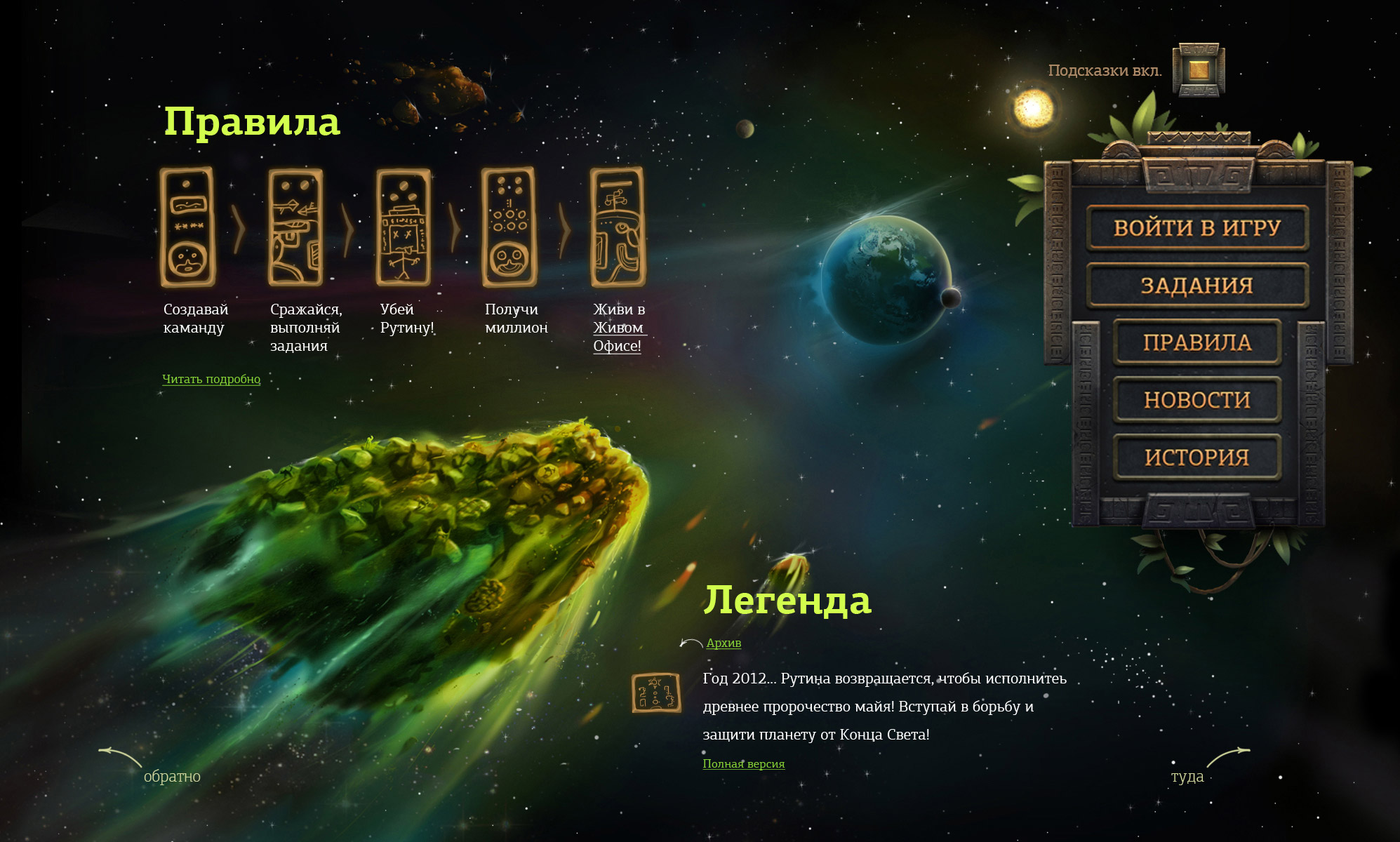Viewport: 1400px width, 842px height.
Task: Select the Получи миллион tablet
Action: [x=509, y=227]
